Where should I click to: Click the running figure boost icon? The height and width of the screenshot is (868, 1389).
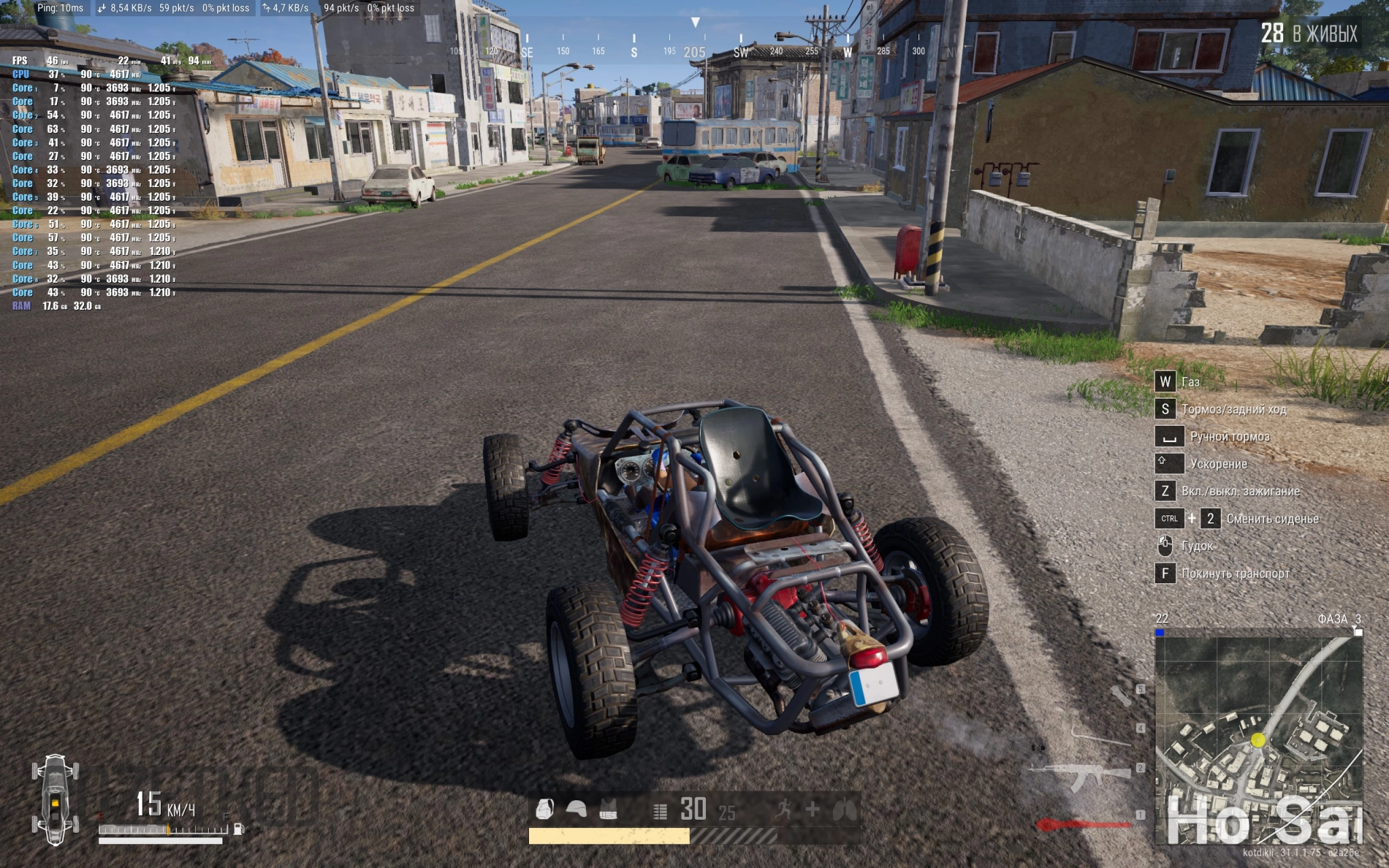pyautogui.click(x=784, y=809)
